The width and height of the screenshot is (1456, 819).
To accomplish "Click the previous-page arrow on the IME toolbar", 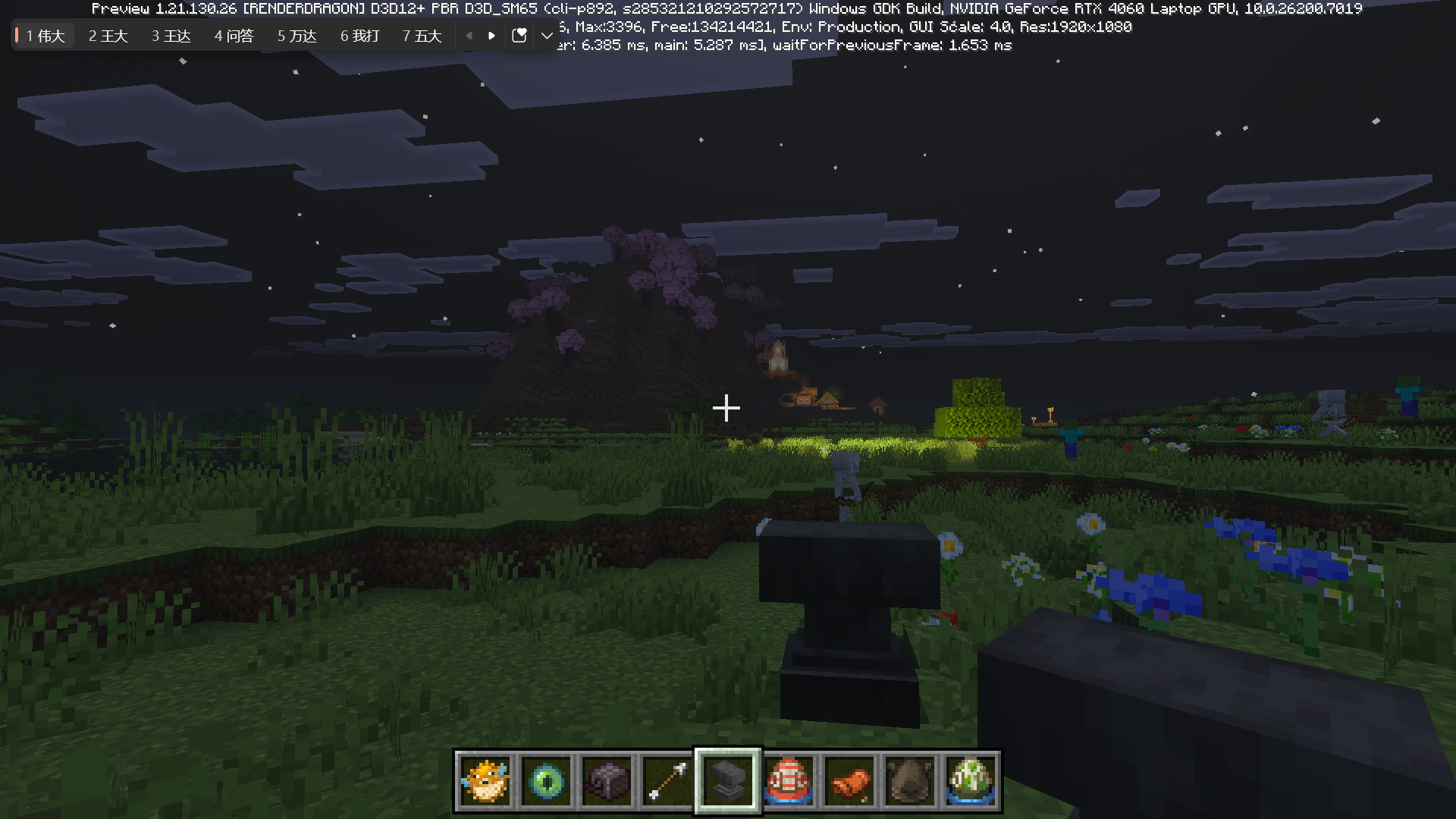I will 468,35.
